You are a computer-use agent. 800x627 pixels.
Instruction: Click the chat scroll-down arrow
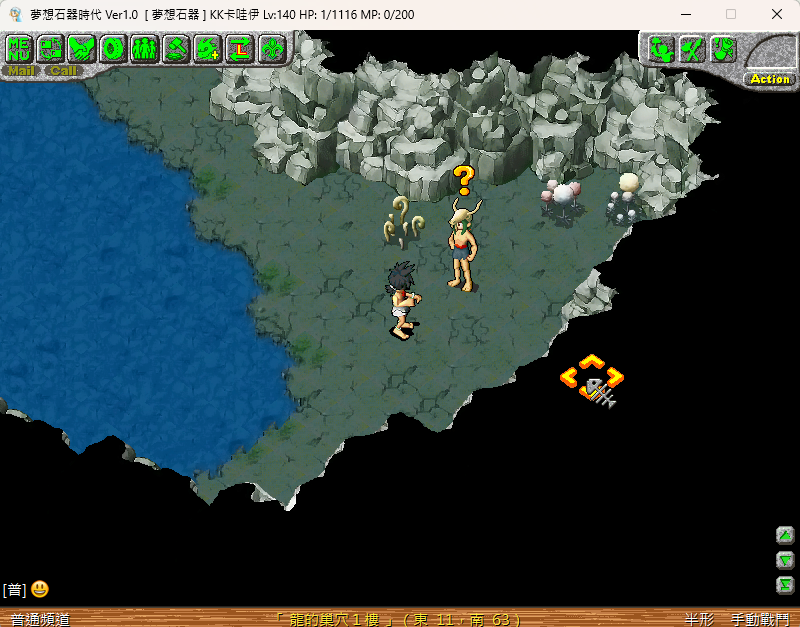pyautogui.click(x=785, y=560)
